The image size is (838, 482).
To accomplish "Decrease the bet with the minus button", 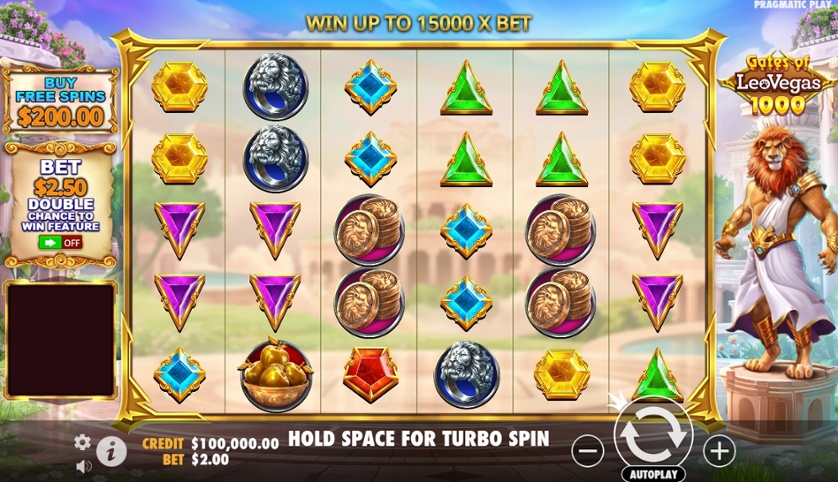I will point(588,452).
